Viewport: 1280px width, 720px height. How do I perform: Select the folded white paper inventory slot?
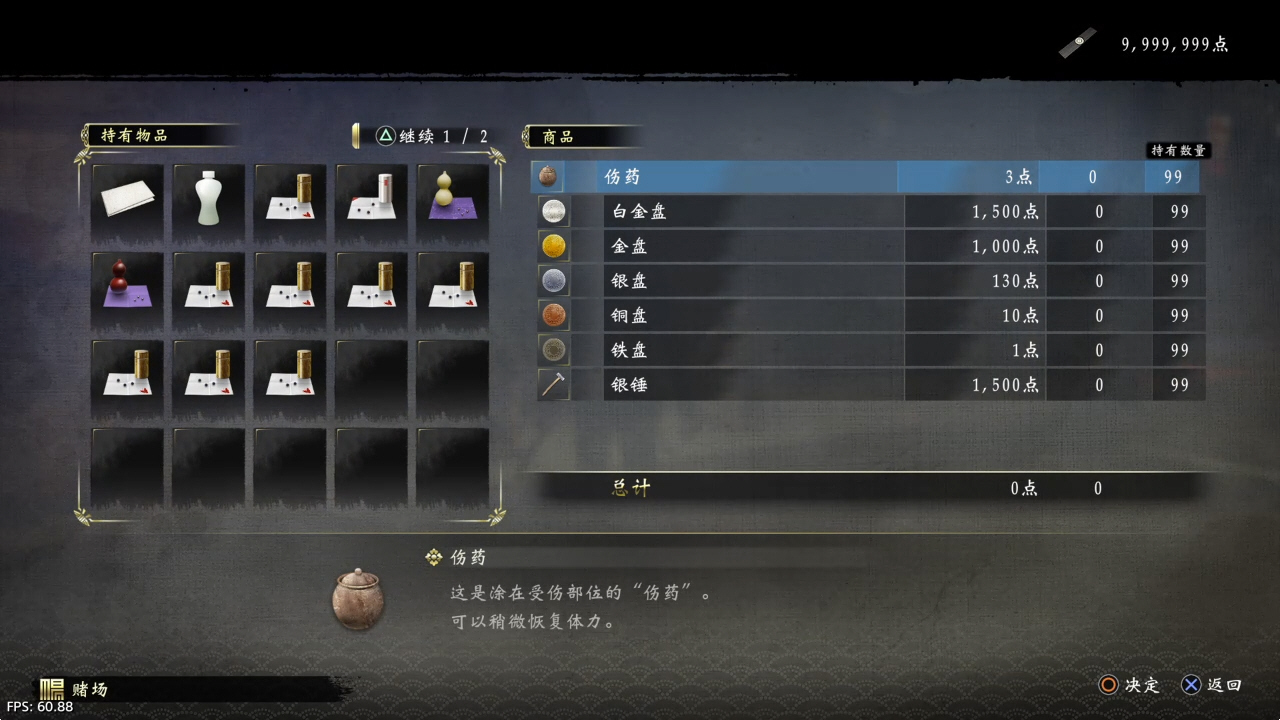pos(127,201)
